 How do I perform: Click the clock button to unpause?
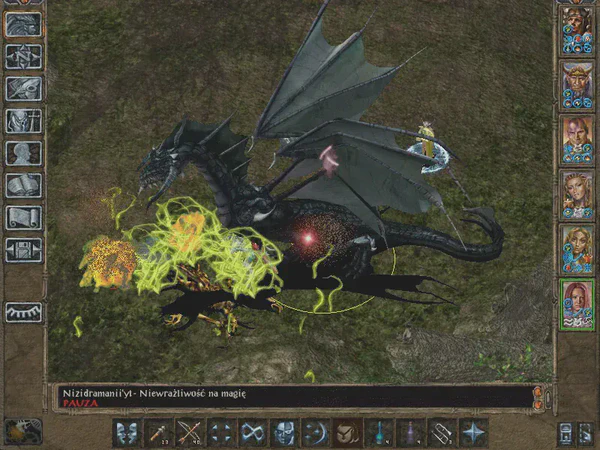19,431
